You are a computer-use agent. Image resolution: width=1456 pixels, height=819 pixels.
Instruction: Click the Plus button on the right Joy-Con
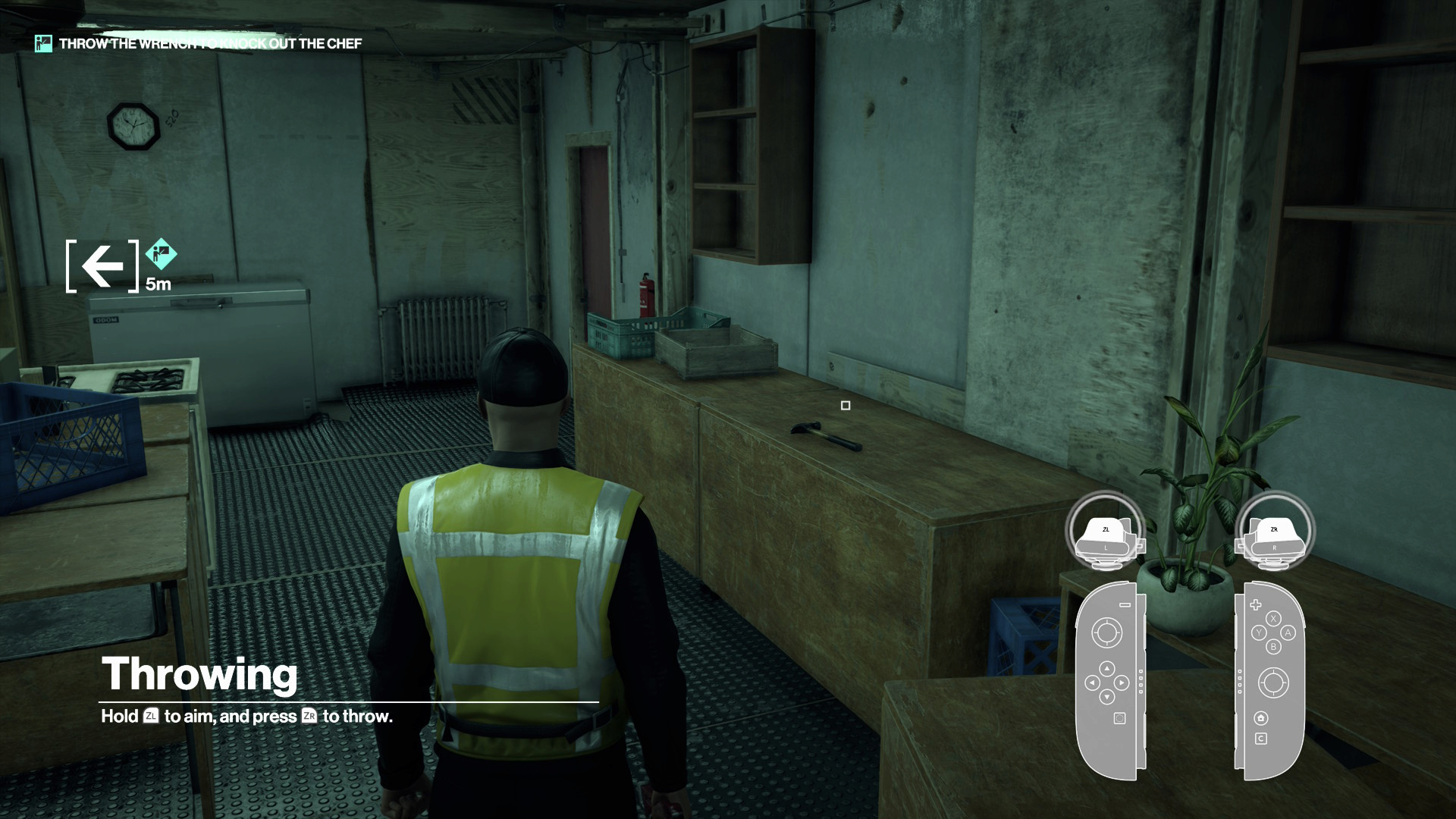coord(1257,604)
